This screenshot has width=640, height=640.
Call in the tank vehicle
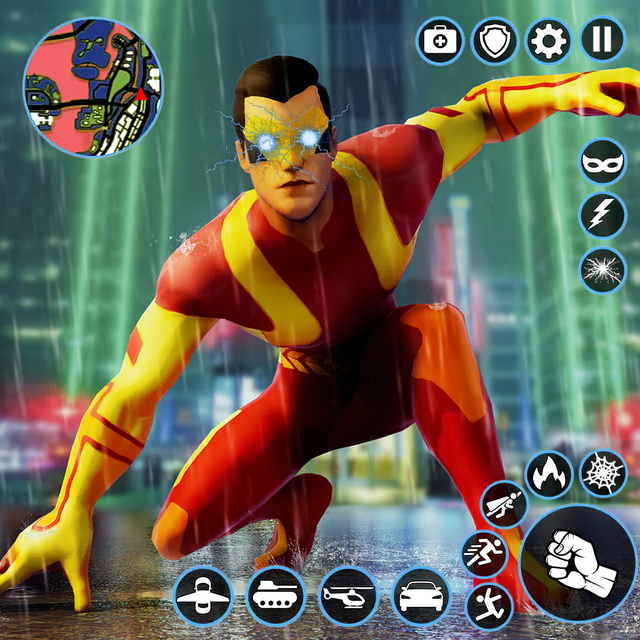coord(275,597)
